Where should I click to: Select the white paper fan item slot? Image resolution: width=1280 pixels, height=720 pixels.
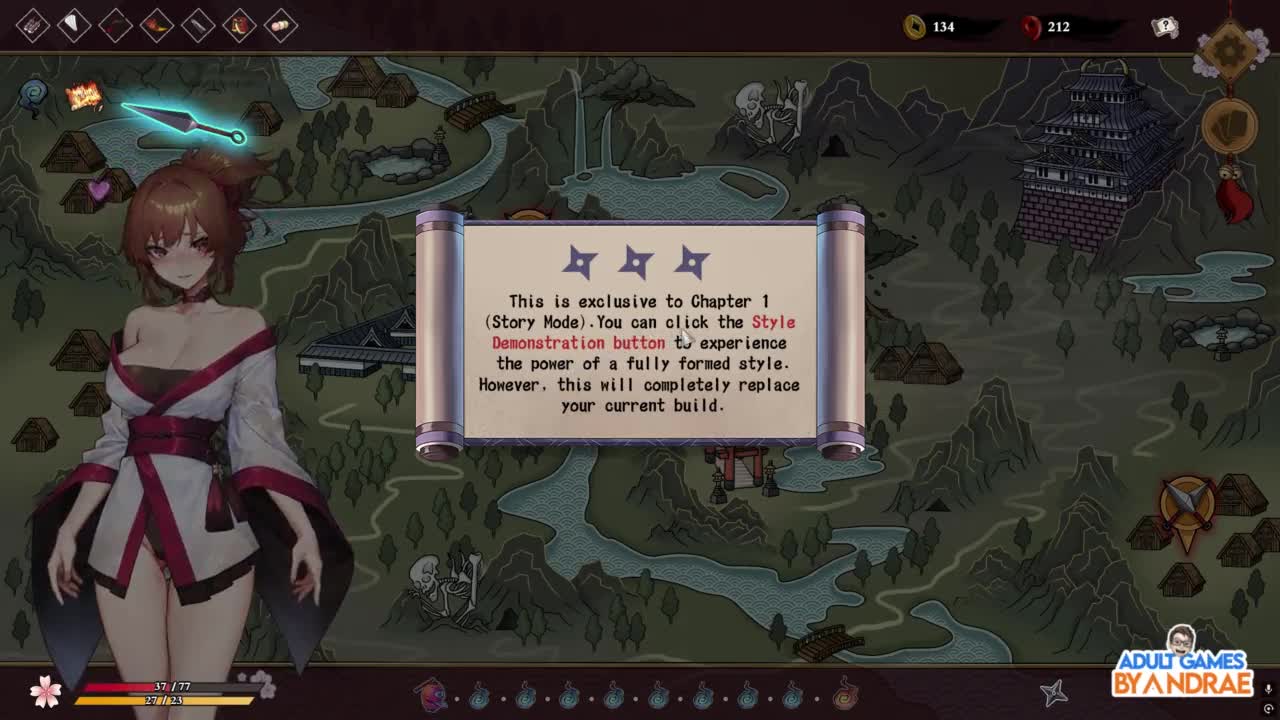click(74, 26)
